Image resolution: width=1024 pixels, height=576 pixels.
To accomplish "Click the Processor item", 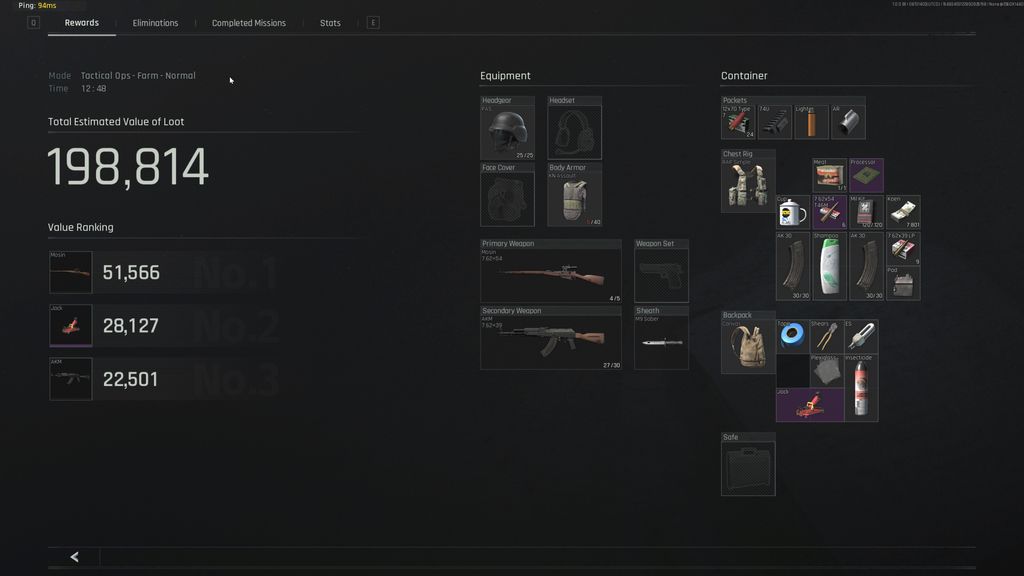I will point(865,176).
